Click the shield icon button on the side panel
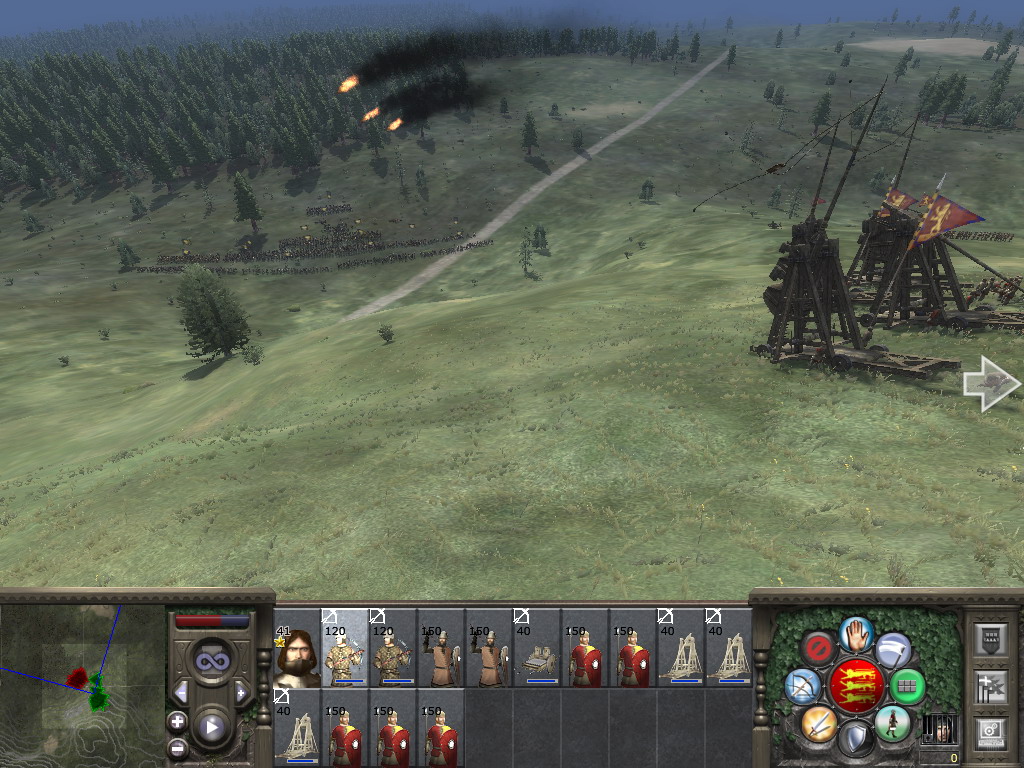 pos(990,639)
